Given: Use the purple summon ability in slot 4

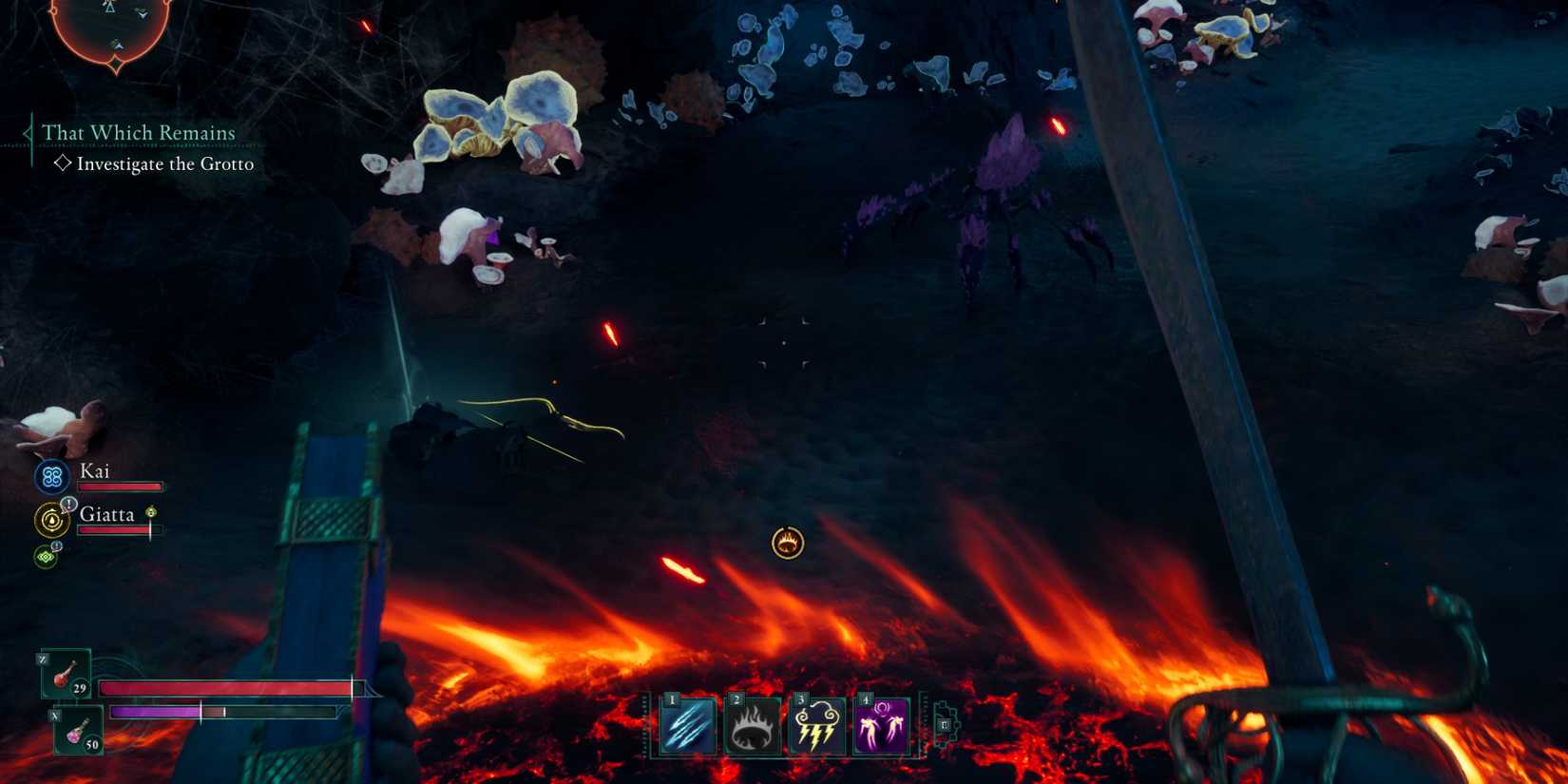Looking at the screenshot, I should click(881, 726).
